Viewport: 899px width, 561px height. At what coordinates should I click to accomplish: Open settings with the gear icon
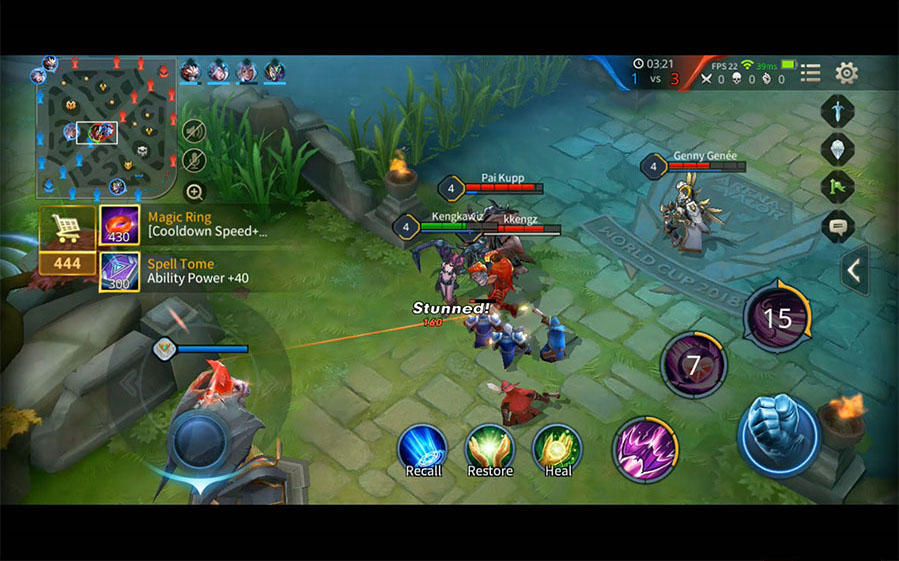tap(846, 73)
